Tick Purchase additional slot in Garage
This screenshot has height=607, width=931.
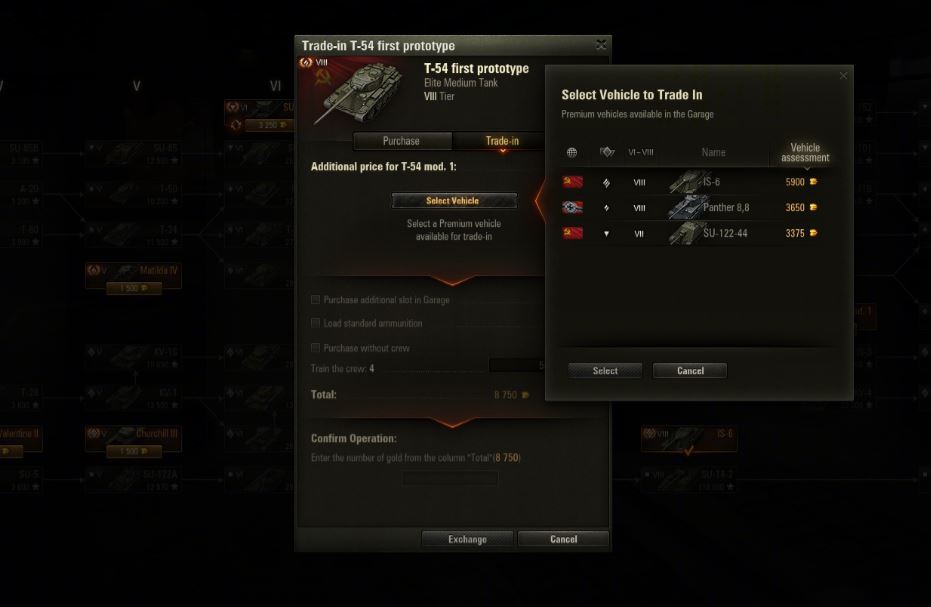[316, 300]
